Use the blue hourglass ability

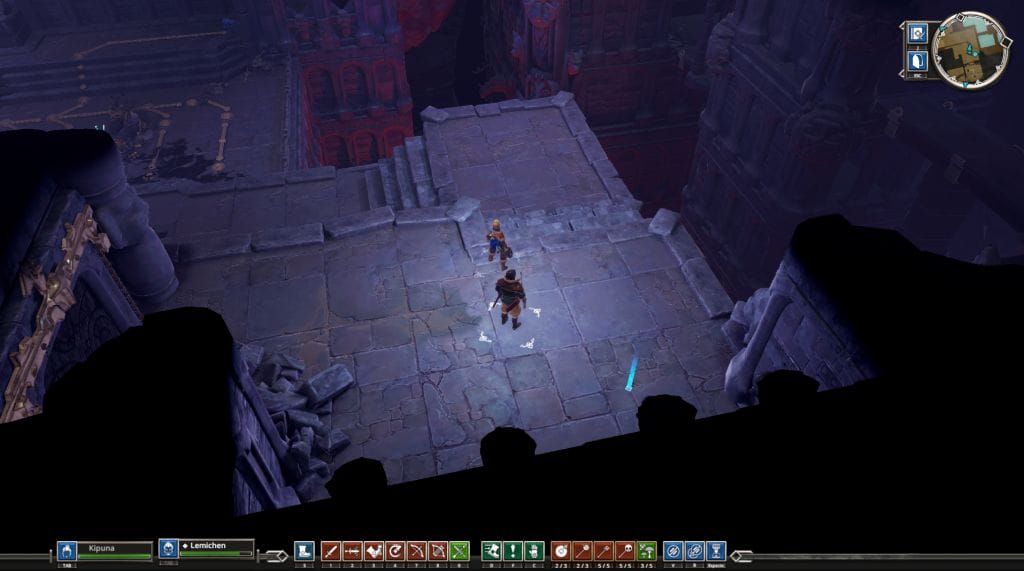tap(716, 550)
